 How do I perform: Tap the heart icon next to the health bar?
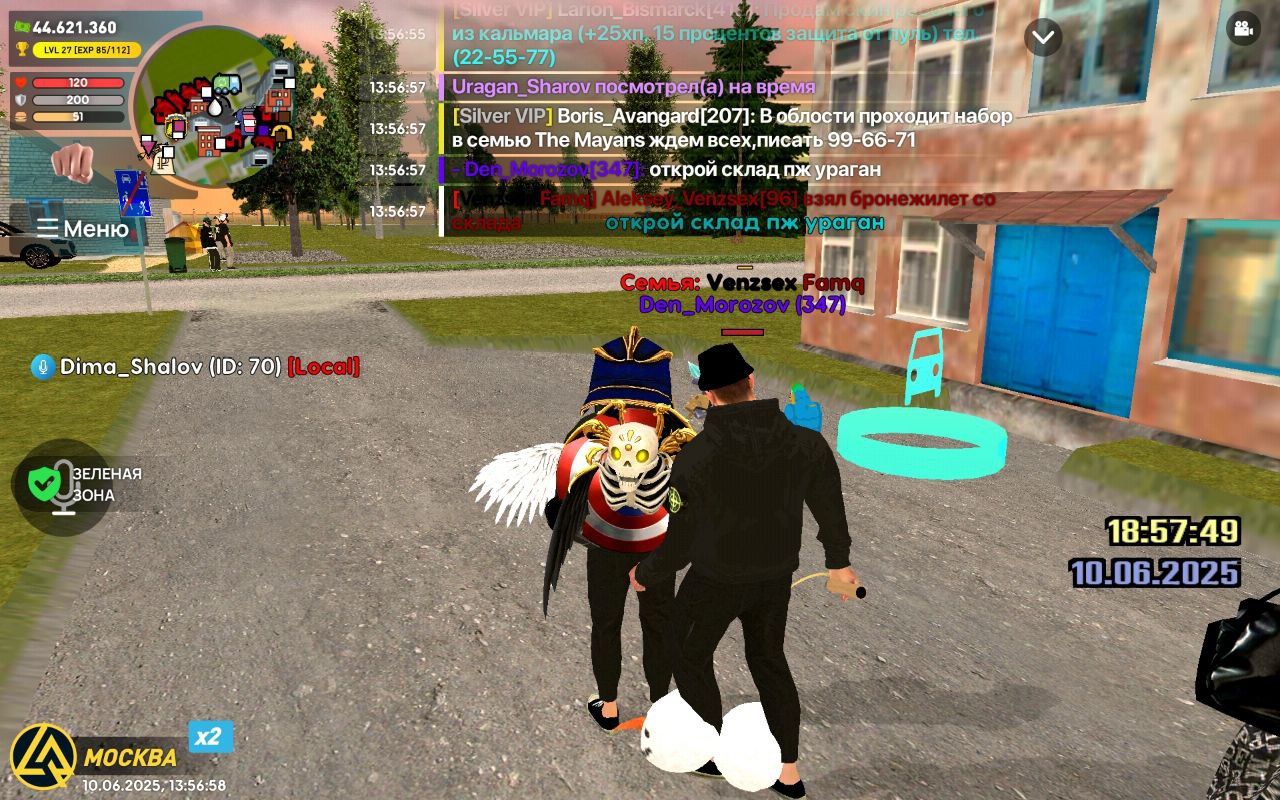coord(20,80)
